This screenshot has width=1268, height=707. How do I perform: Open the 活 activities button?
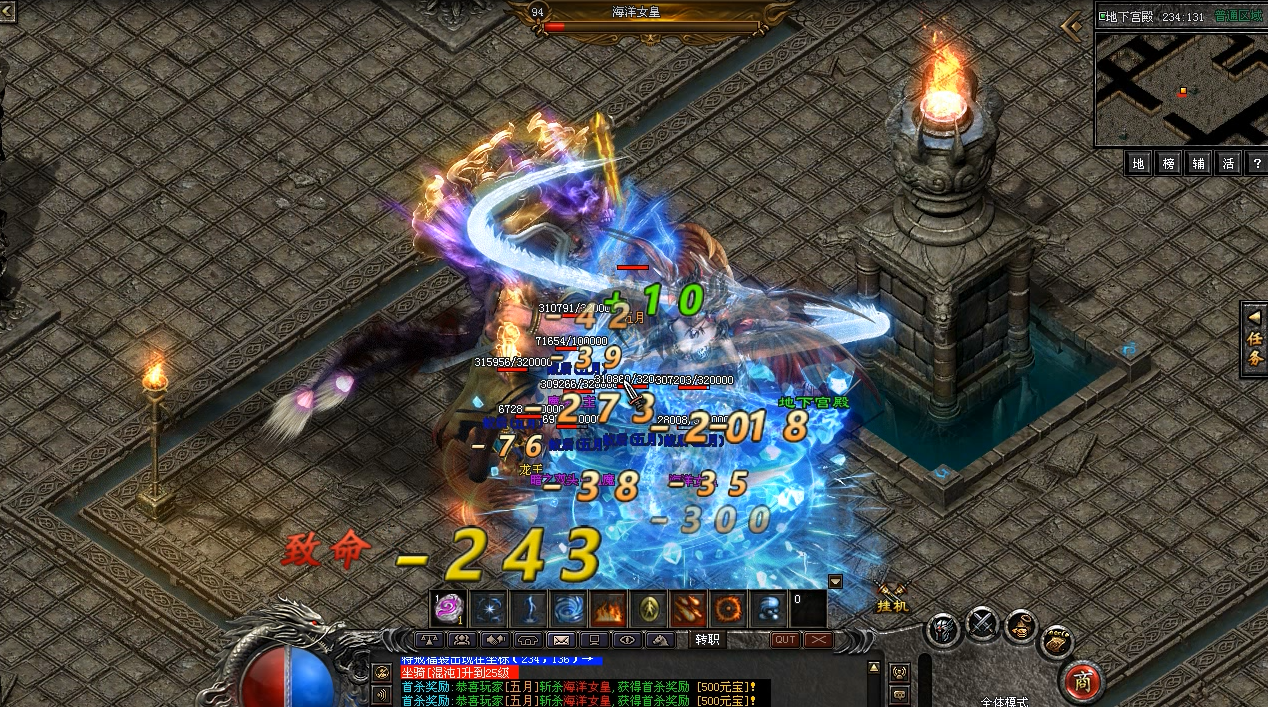pos(1229,163)
